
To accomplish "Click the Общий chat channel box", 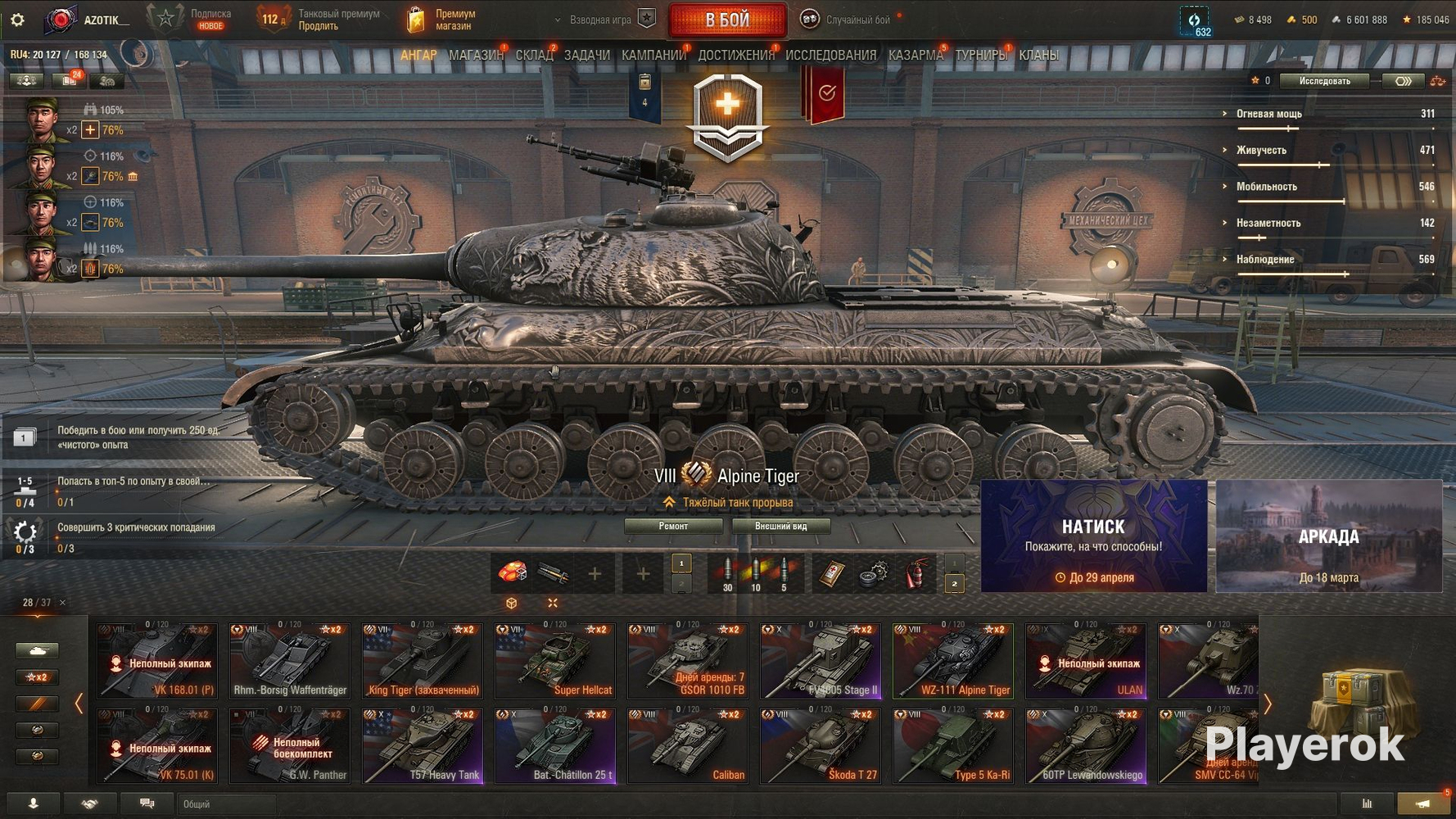I will (226, 804).
